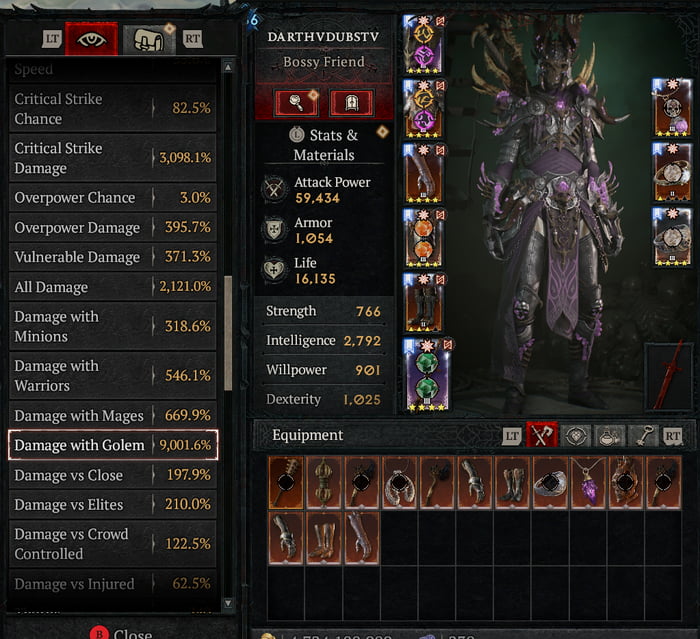Select the Damage vs Elites row

(x=113, y=504)
